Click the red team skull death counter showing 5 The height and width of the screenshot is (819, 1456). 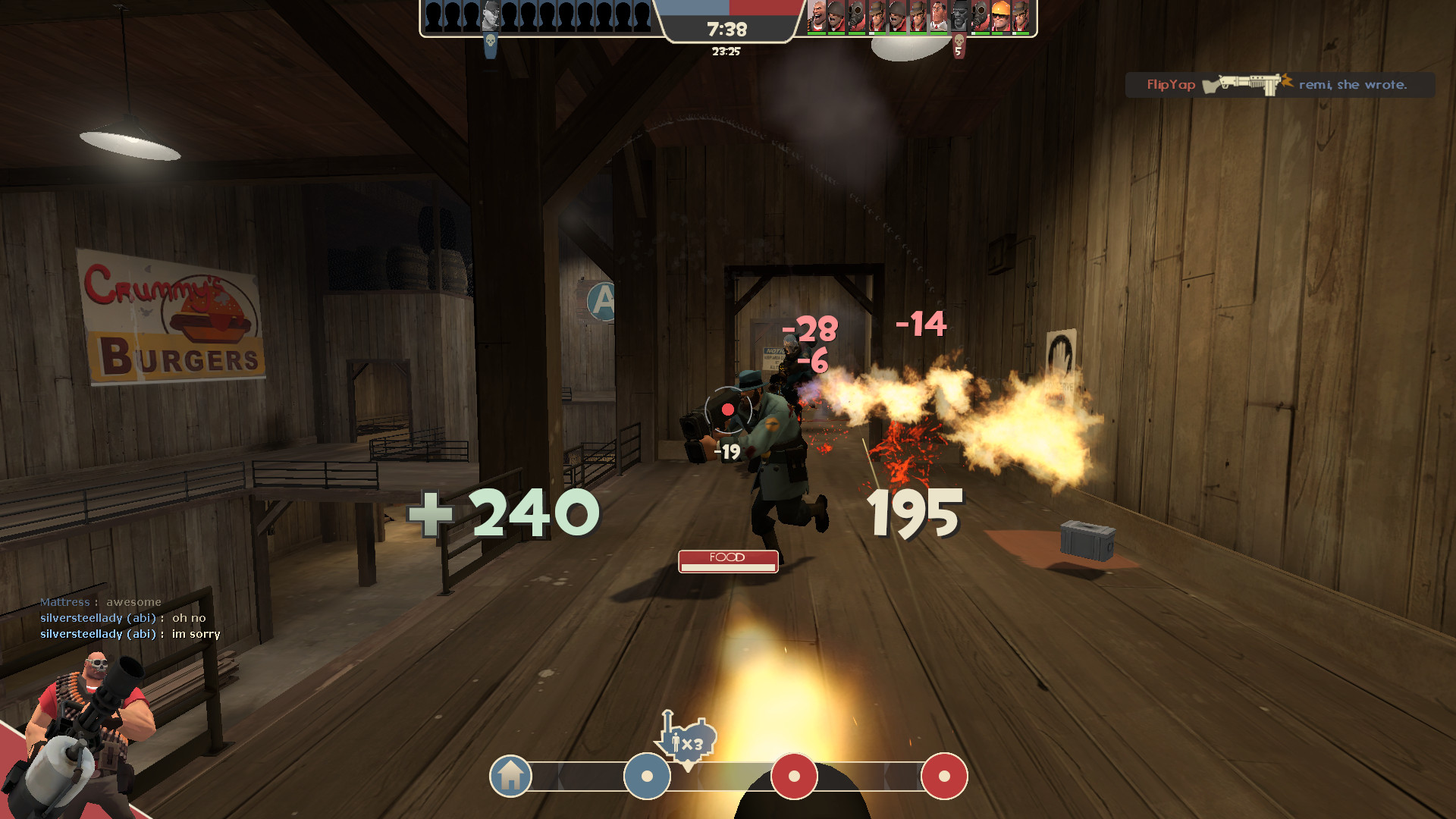pos(959,45)
